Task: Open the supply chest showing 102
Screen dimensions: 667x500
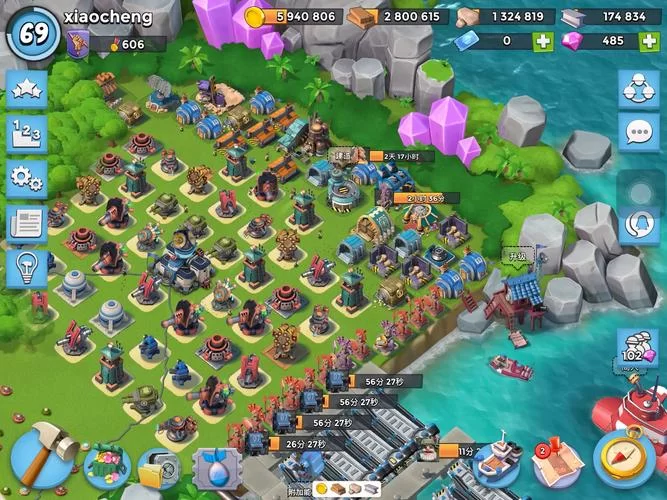Action: click(x=636, y=349)
